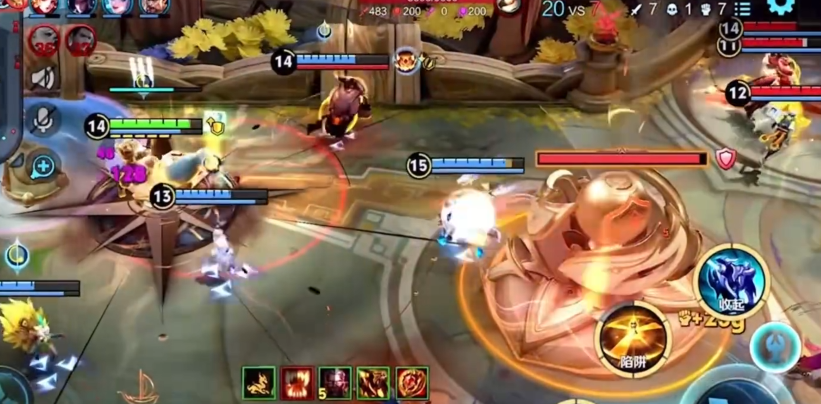Select the yellow beast item slot
The height and width of the screenshot is (404, 821).
pyautogui.click(x=259, y=383)
